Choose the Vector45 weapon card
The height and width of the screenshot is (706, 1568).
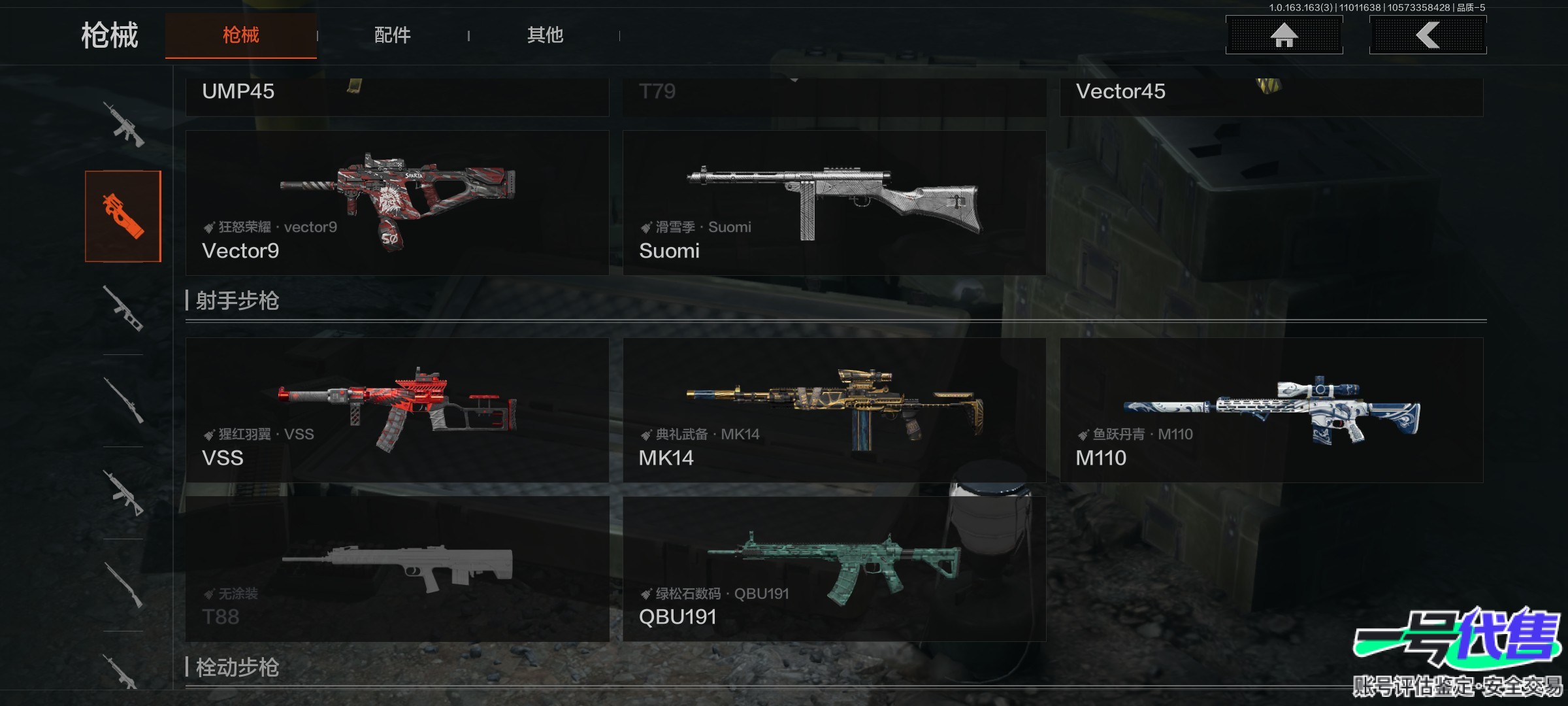pos(1271,95)
